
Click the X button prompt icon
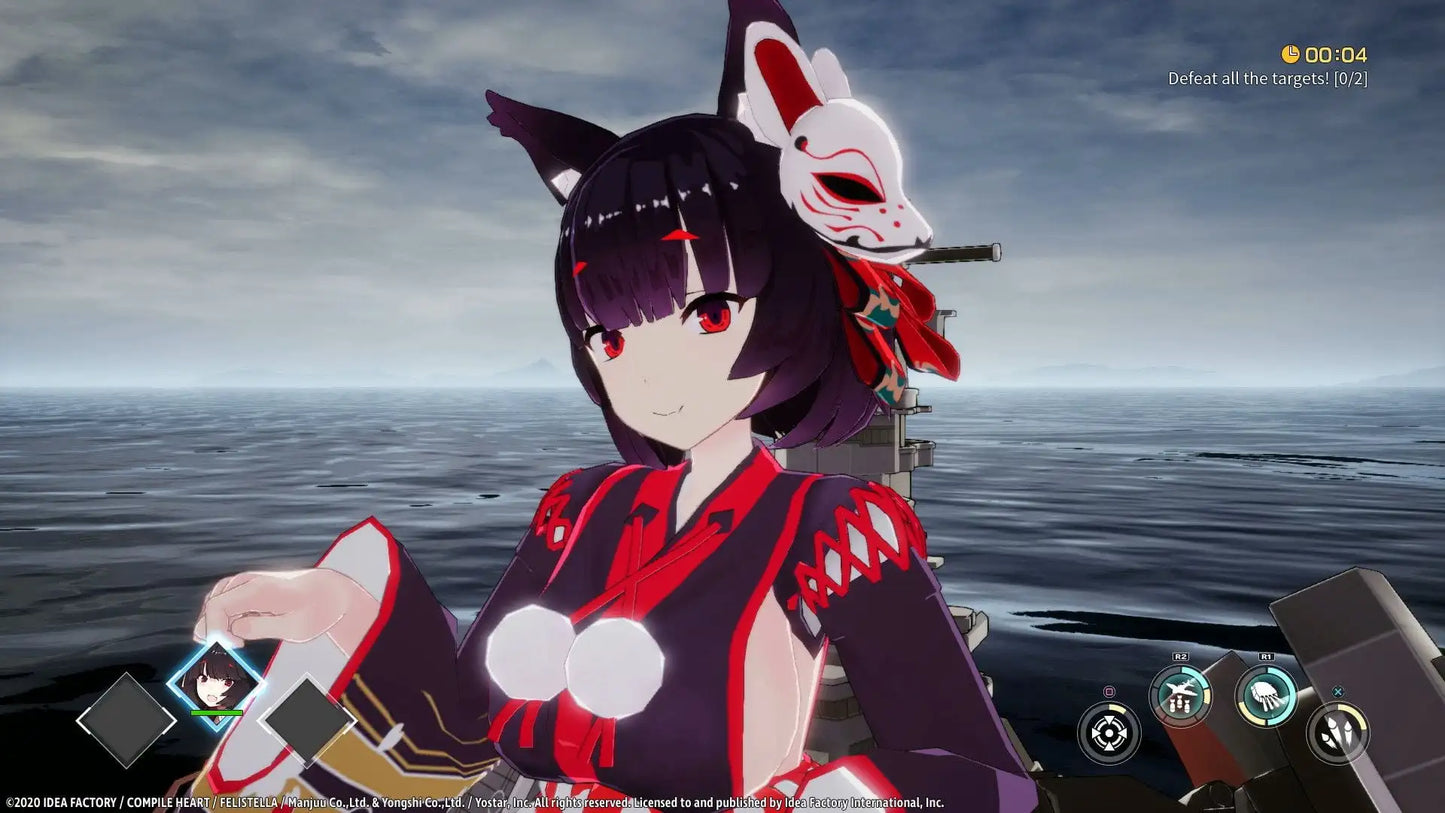pos(1339,691)
